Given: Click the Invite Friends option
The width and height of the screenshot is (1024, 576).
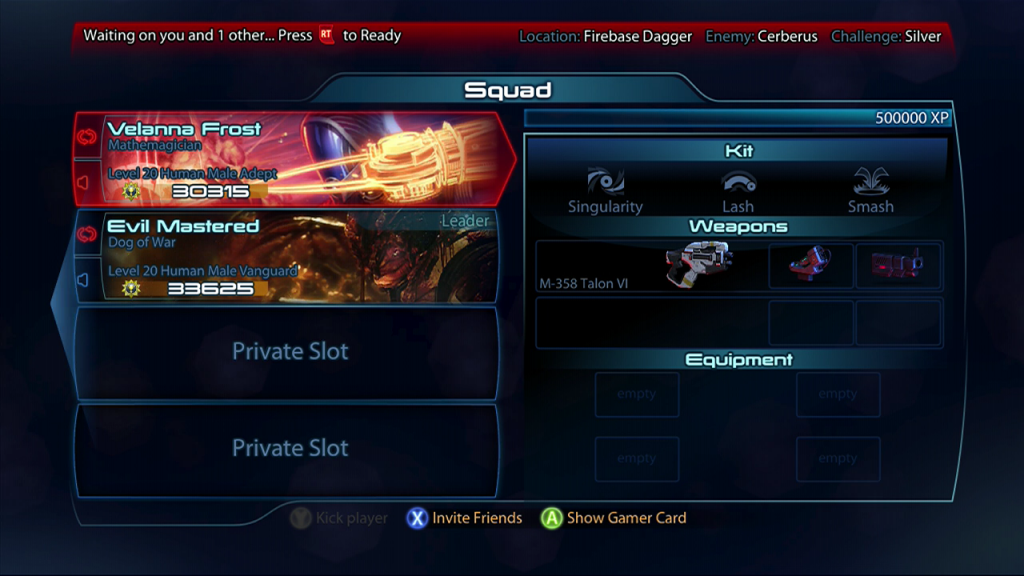Looking at the screenshot, I should tap(465, 518).
